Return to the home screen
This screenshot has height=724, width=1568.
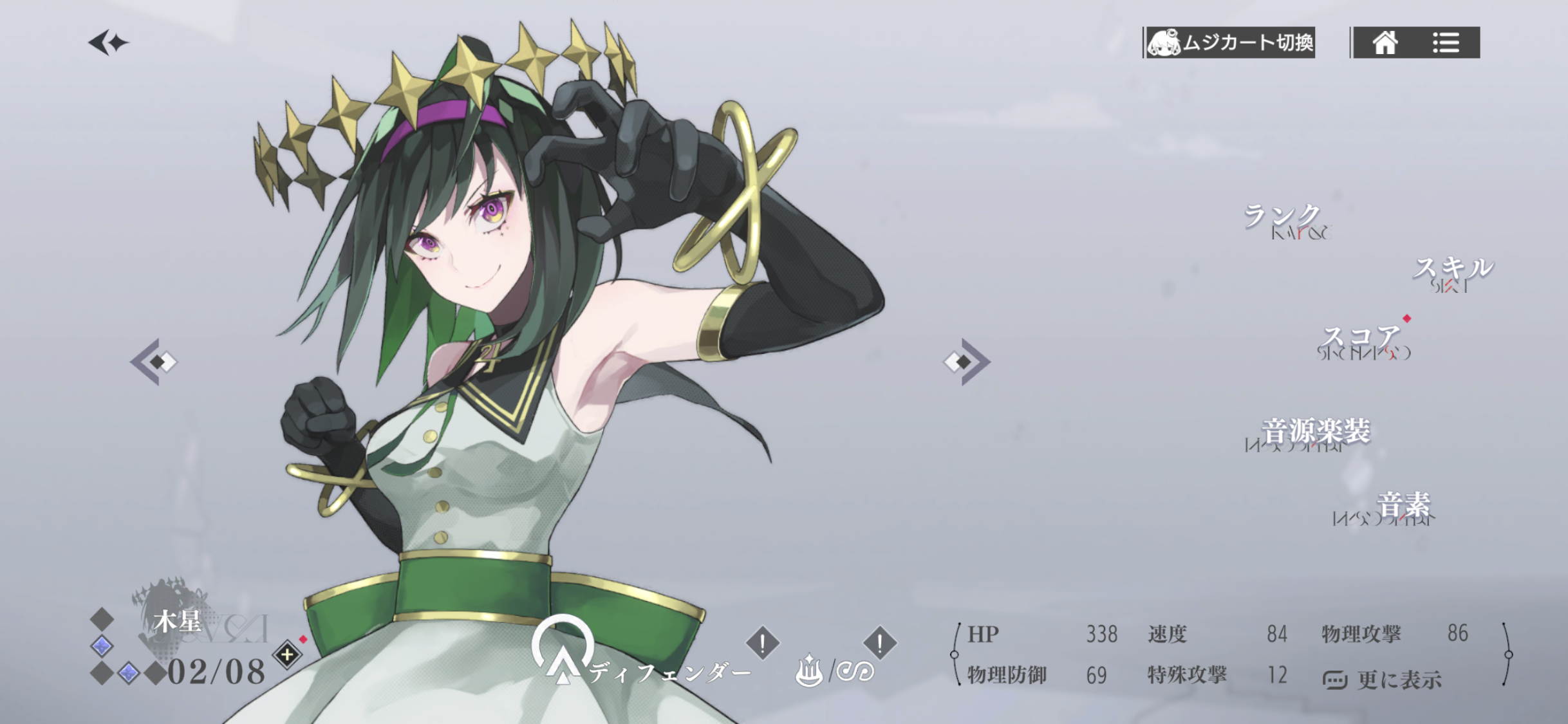(1385, 43)
